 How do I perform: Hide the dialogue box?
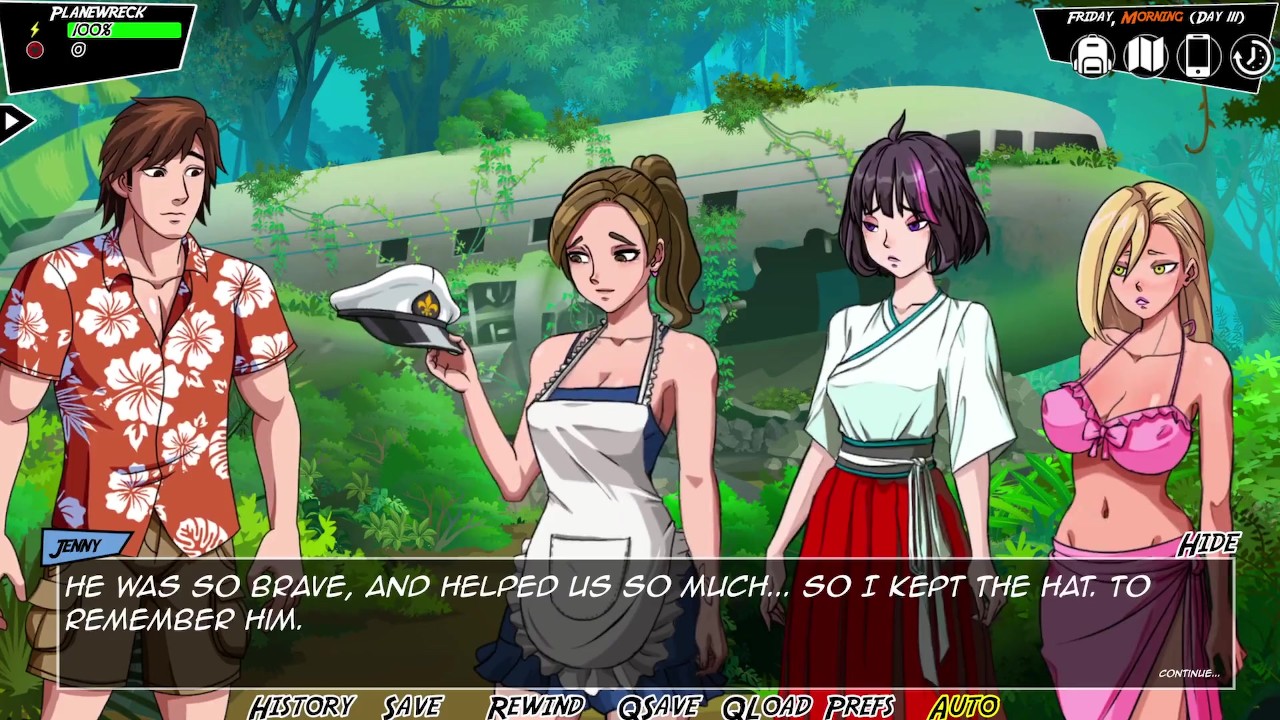tap(1208, 544)
